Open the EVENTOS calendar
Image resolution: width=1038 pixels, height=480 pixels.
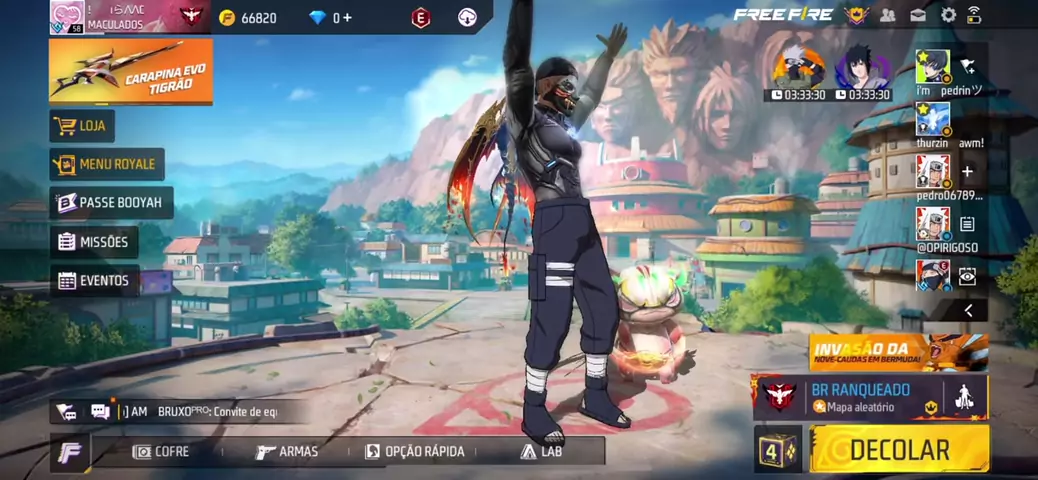click(x=94, y=281)
